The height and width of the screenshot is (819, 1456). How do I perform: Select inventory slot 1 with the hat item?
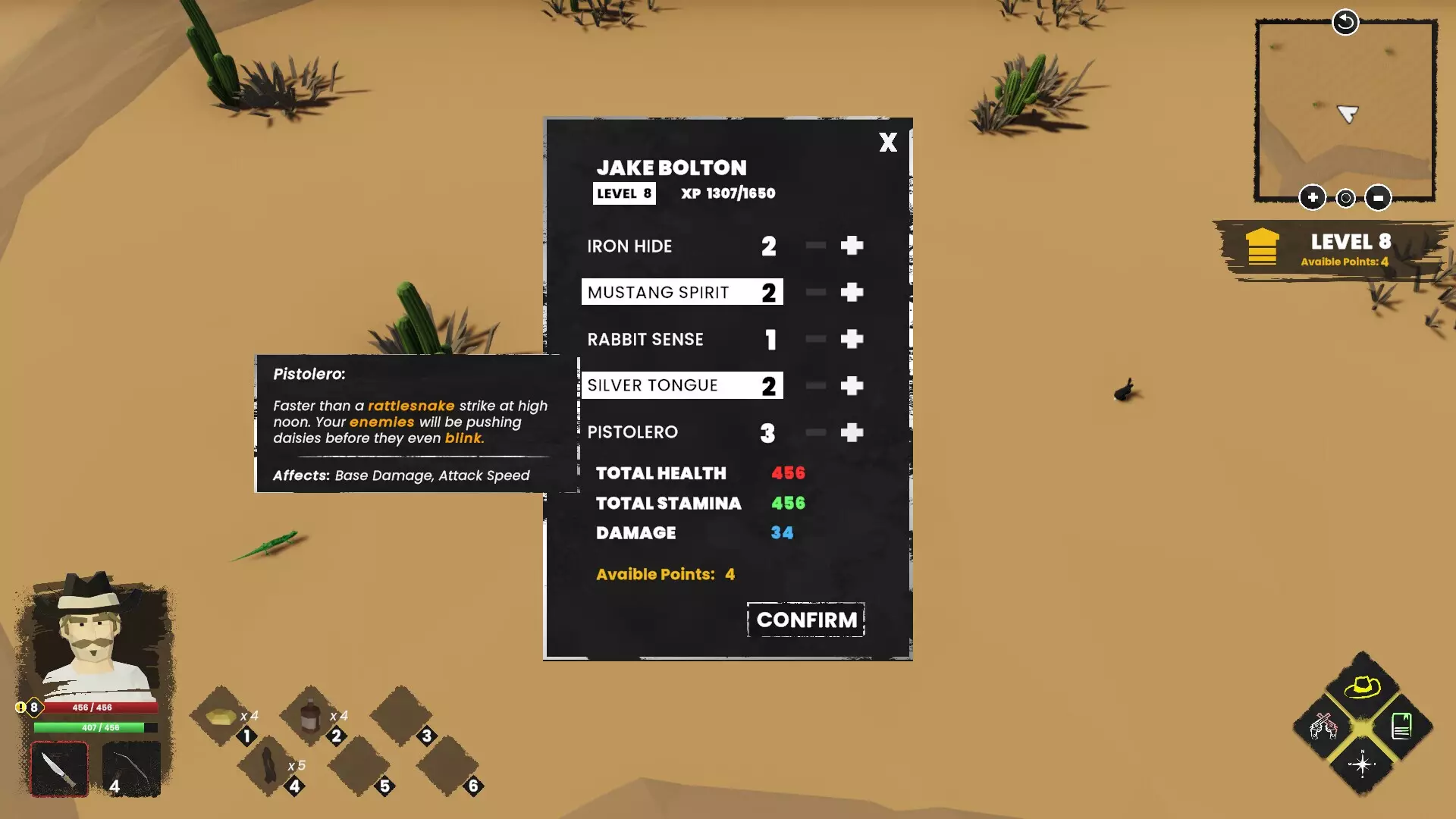pos(220,716)
